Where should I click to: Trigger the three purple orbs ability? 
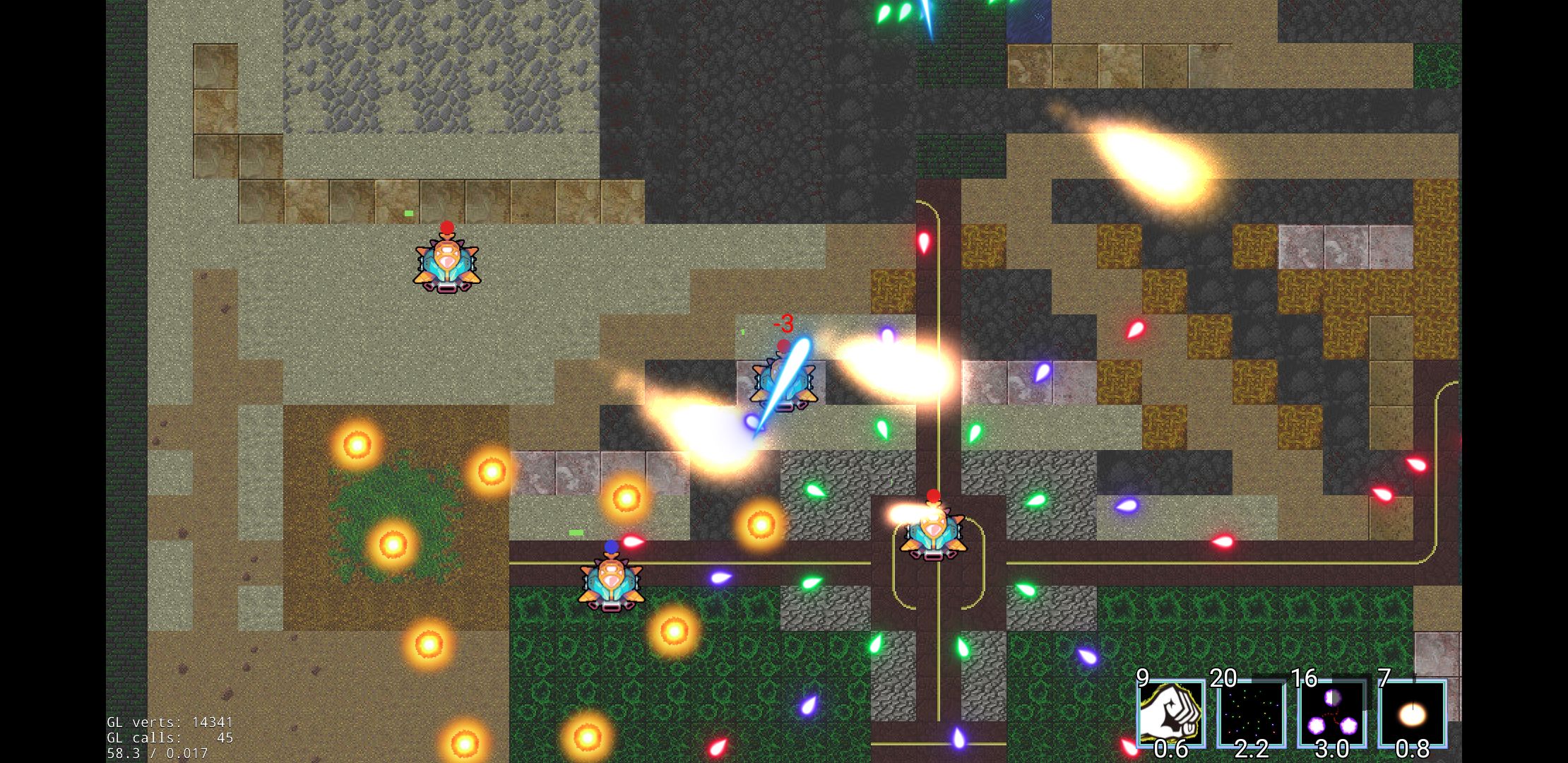[x=1331, y=714]
